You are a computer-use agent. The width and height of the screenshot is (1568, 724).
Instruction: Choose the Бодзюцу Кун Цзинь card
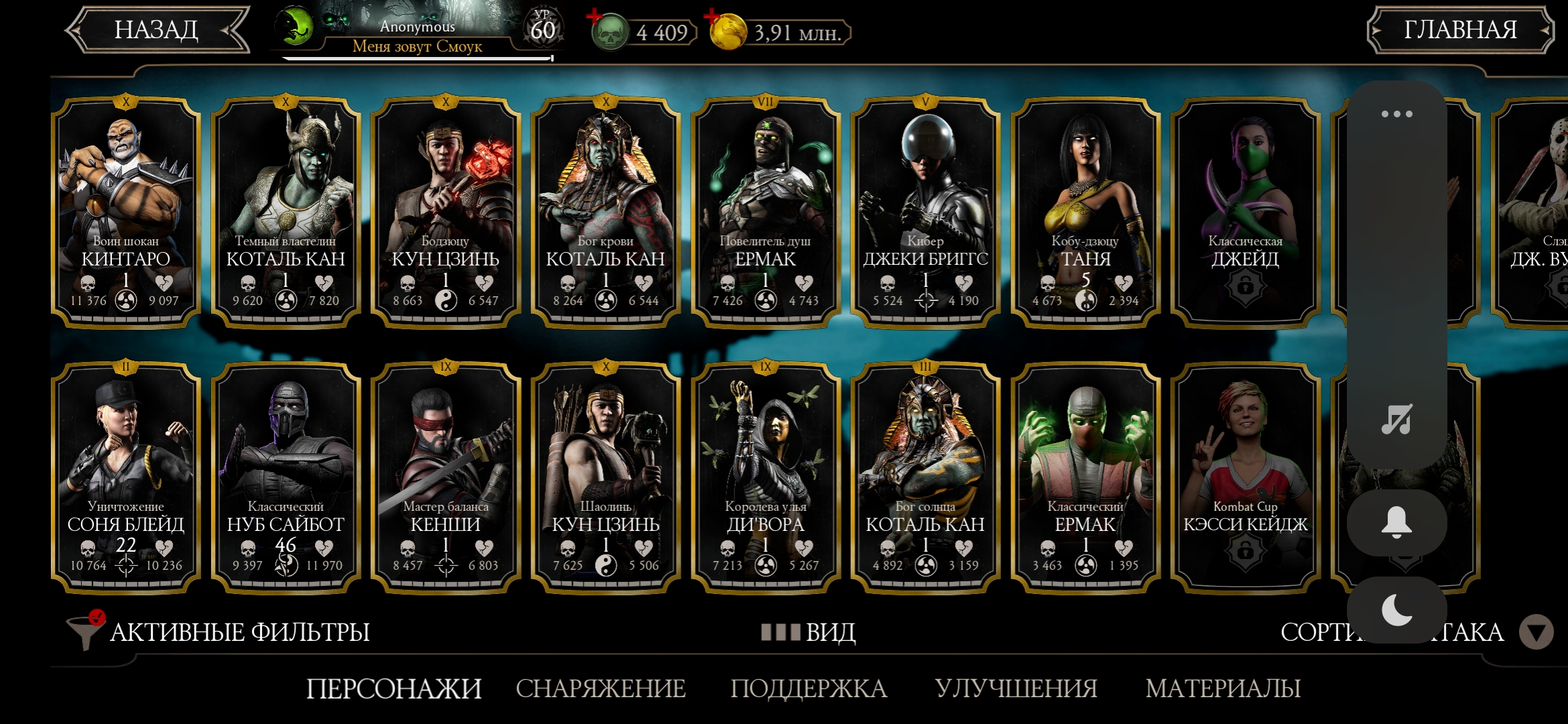(446, 211)
